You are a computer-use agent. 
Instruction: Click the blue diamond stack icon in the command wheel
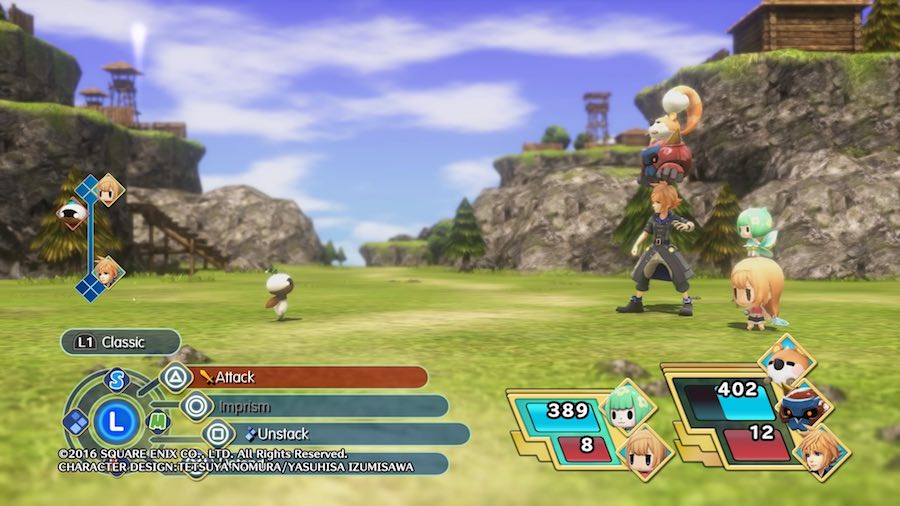76,422
